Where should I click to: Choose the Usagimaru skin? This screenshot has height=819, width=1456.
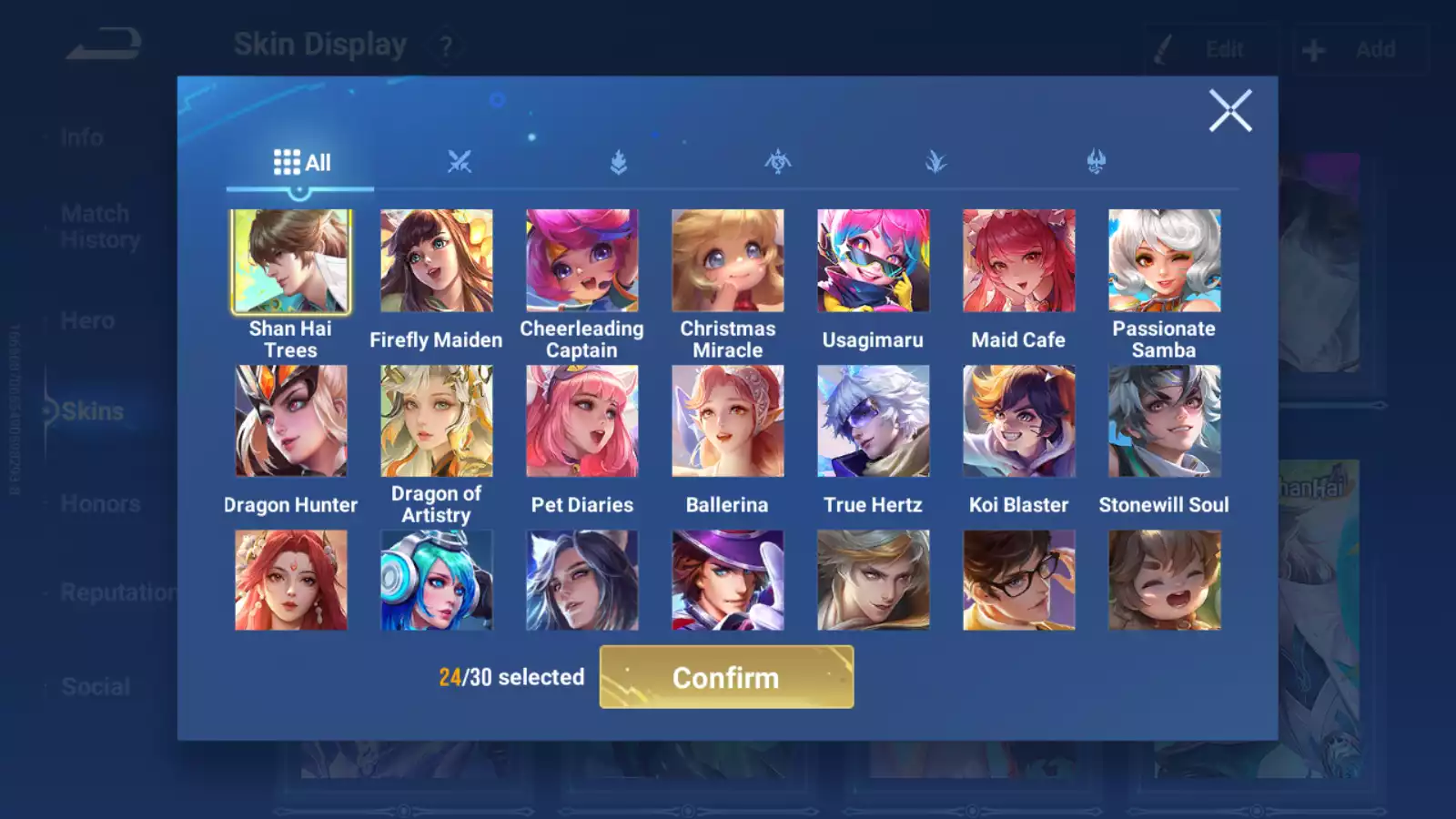click(x=873, y=261)
